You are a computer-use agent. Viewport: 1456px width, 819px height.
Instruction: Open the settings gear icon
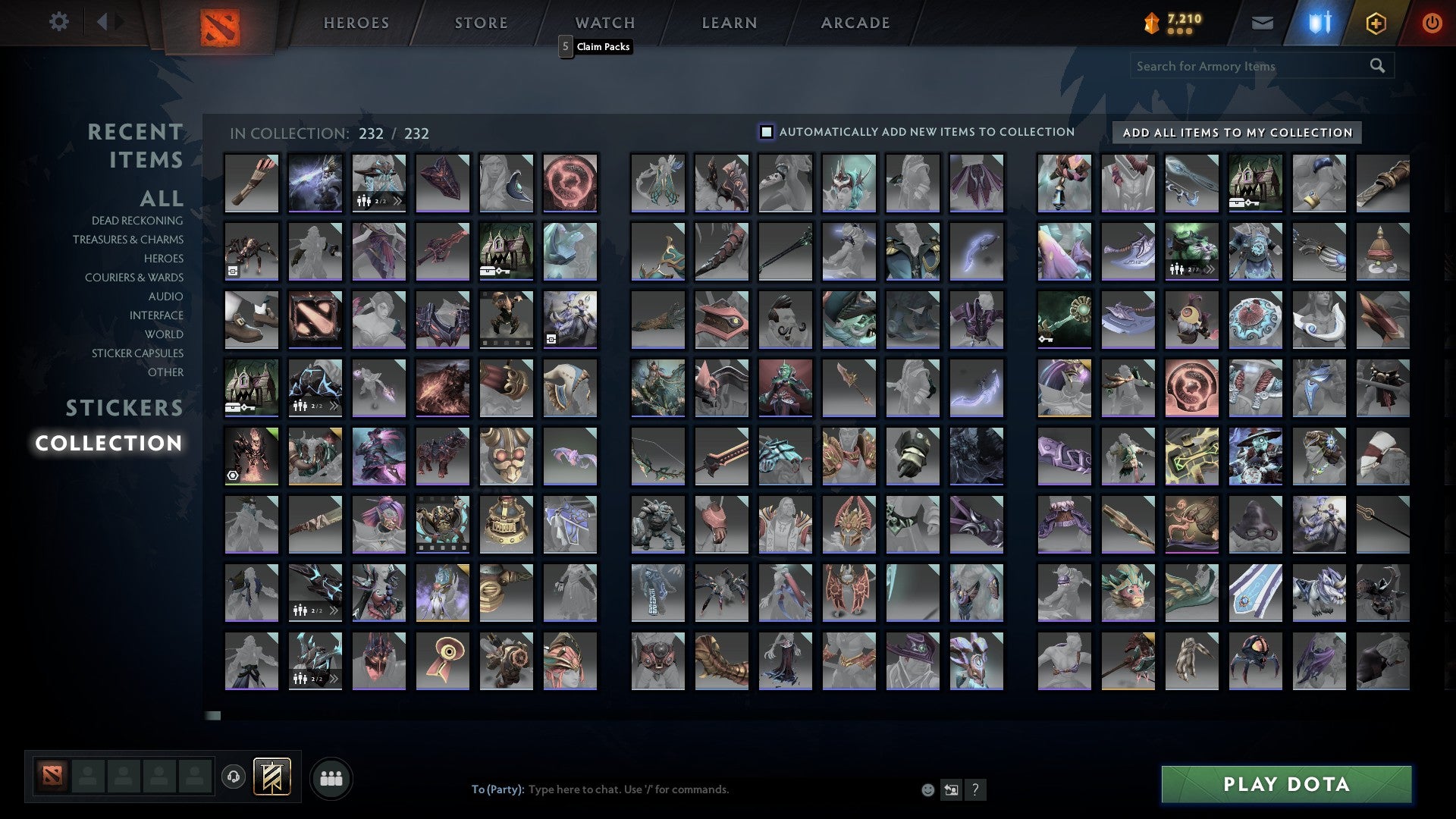coord(59,22)
